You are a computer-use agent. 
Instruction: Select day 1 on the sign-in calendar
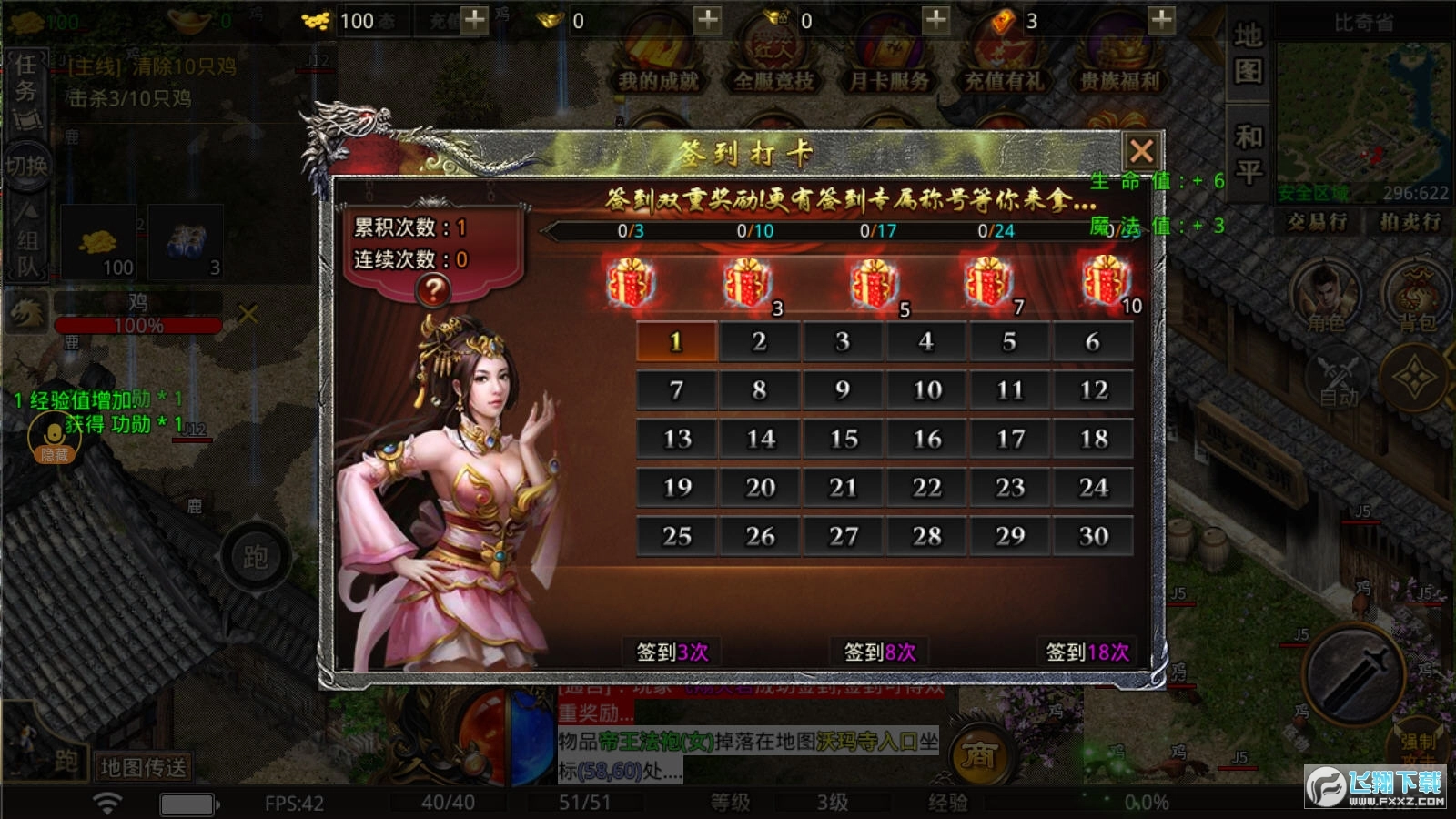coord(673,342)
